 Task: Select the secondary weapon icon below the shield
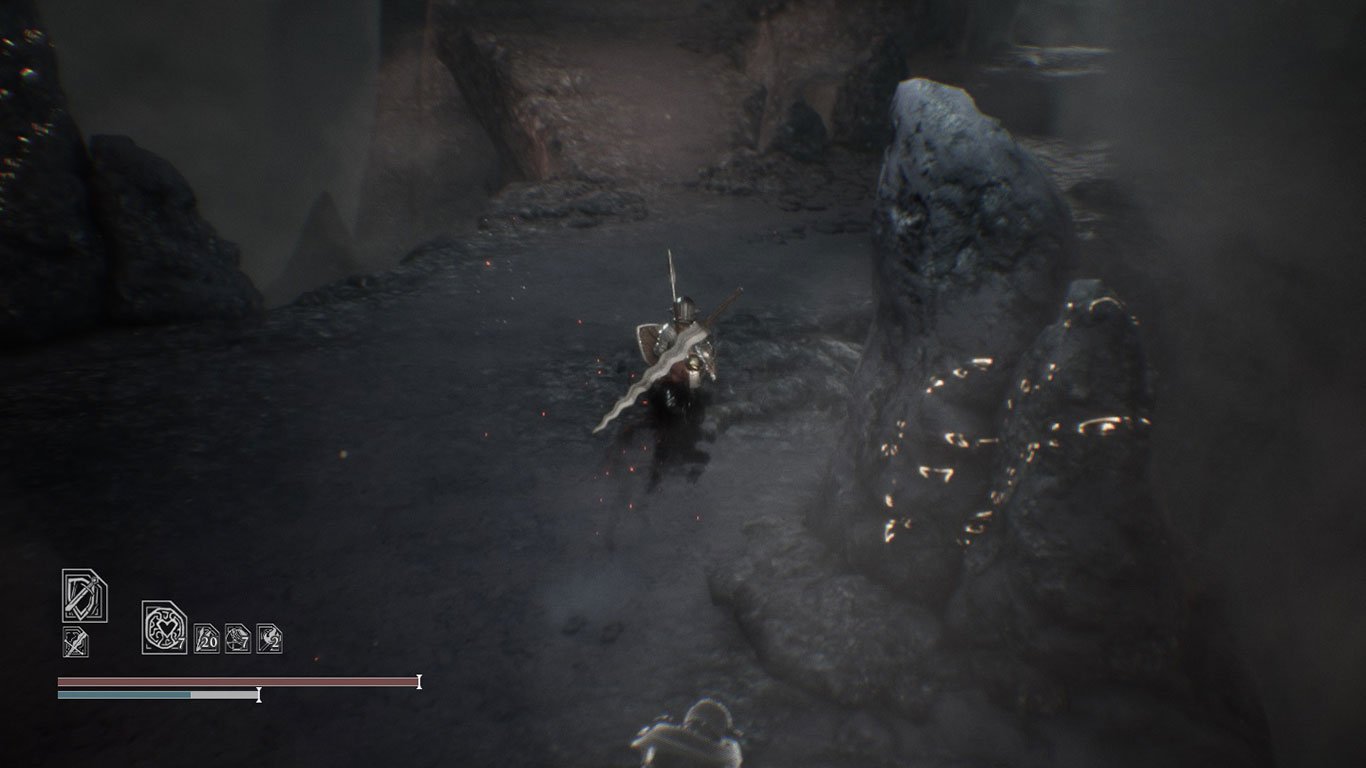coord(74,641)
